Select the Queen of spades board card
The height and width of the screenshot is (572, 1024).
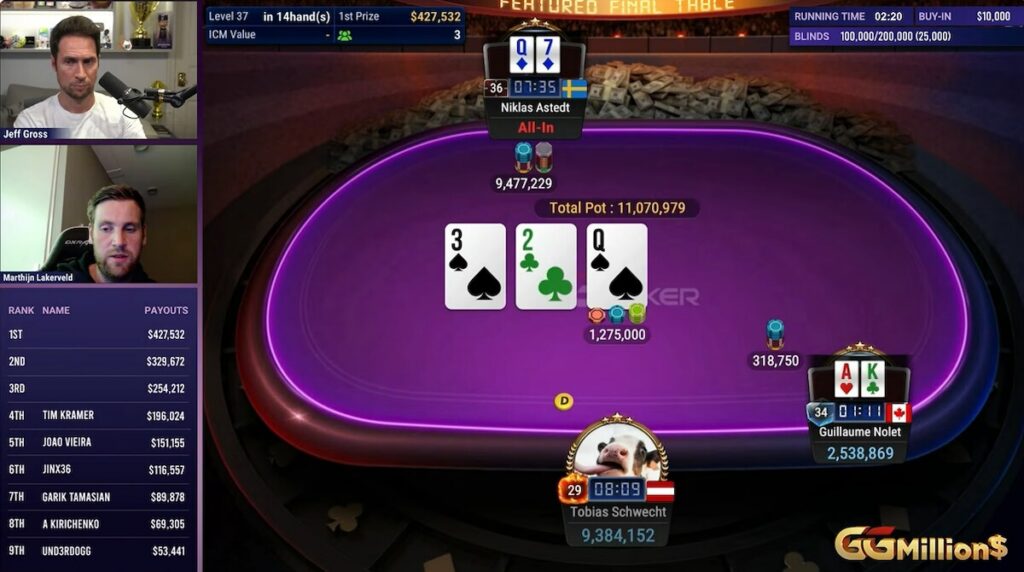coord(617,266)
